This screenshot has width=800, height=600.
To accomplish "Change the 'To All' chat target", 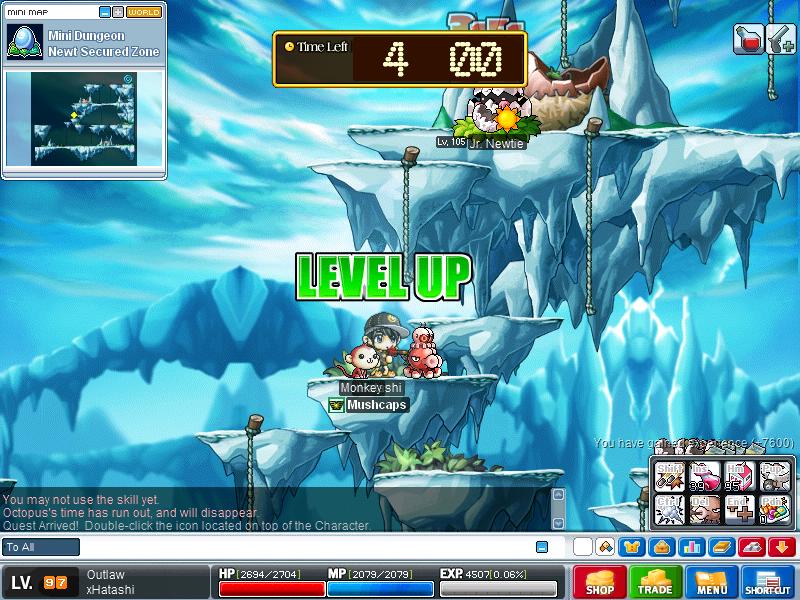I will (x=41, y=547).
